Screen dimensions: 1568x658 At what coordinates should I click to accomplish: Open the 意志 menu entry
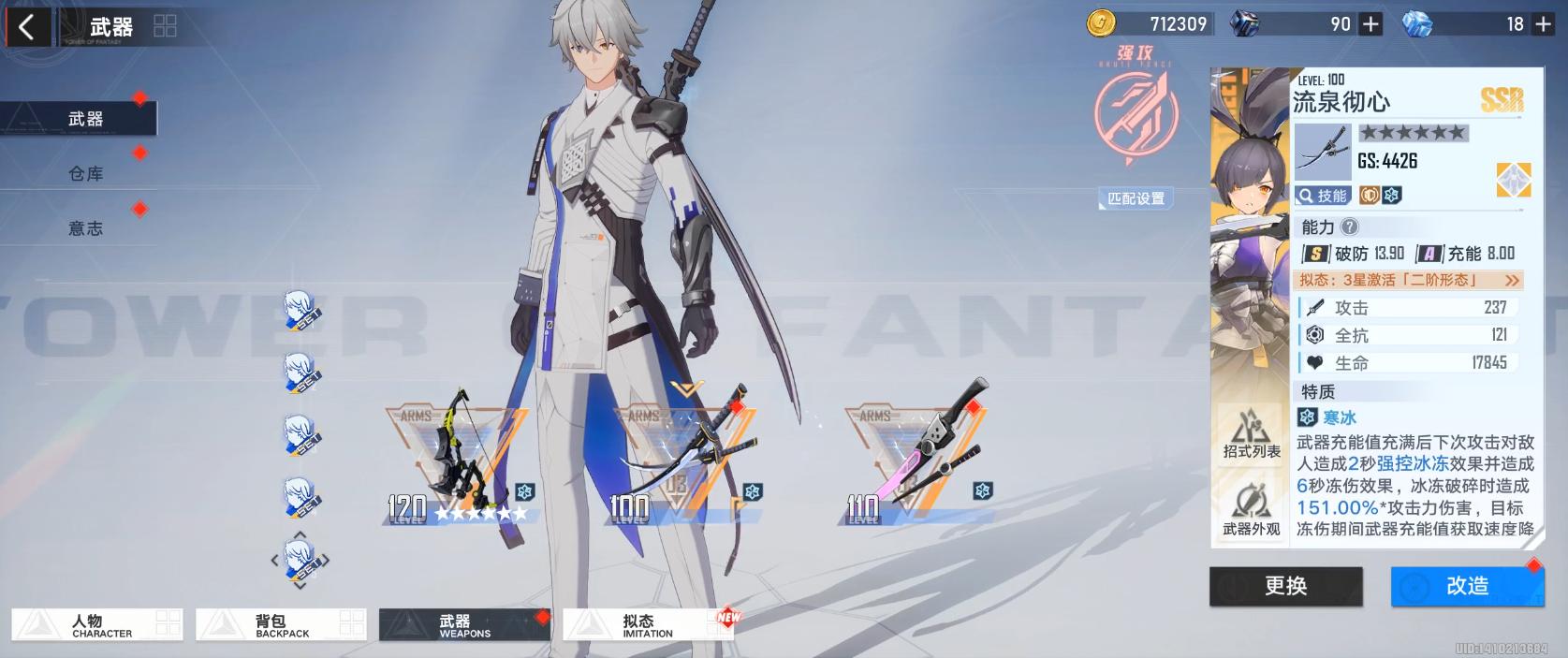click(x=85, y=227)
